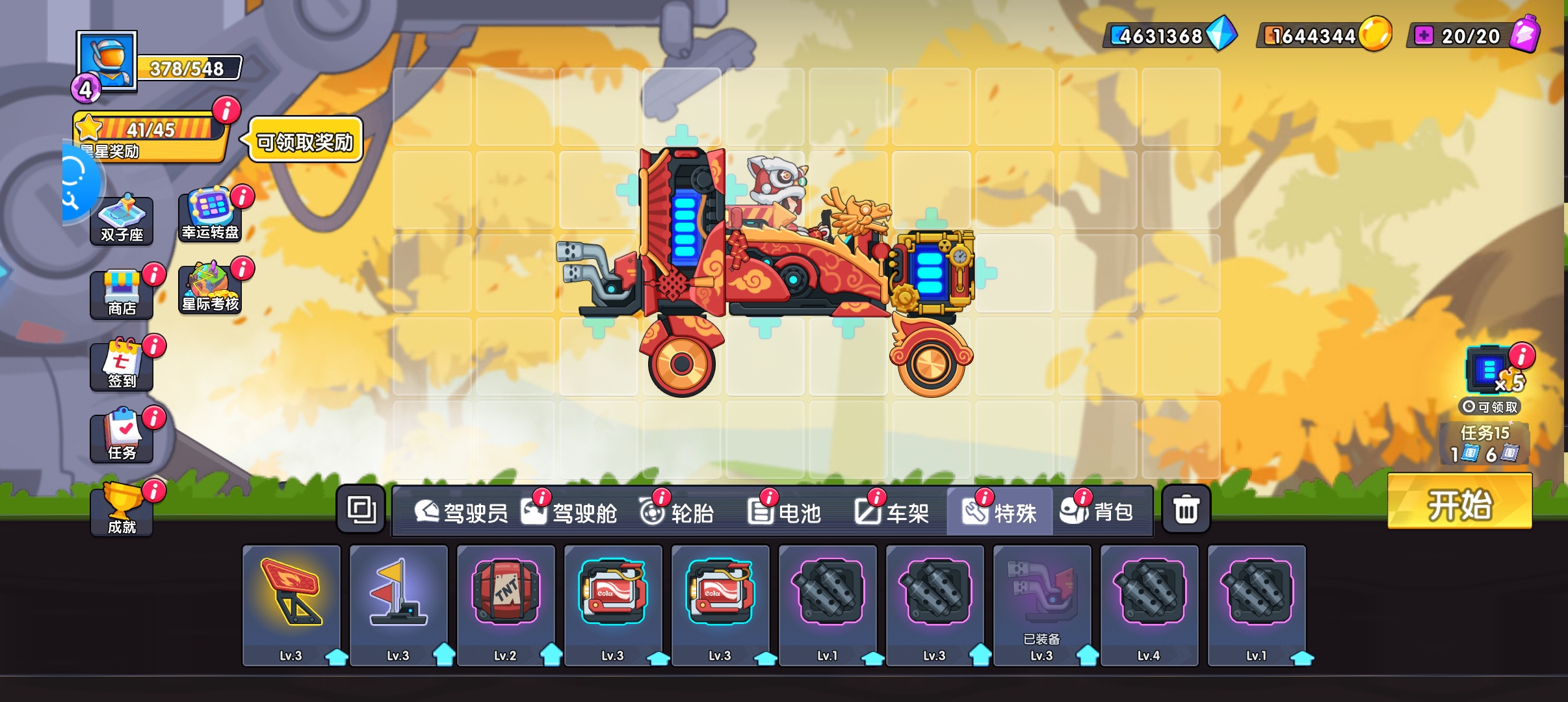Show the 电池 battery parts tab
1568x702 pixels.
pos(785,512)
